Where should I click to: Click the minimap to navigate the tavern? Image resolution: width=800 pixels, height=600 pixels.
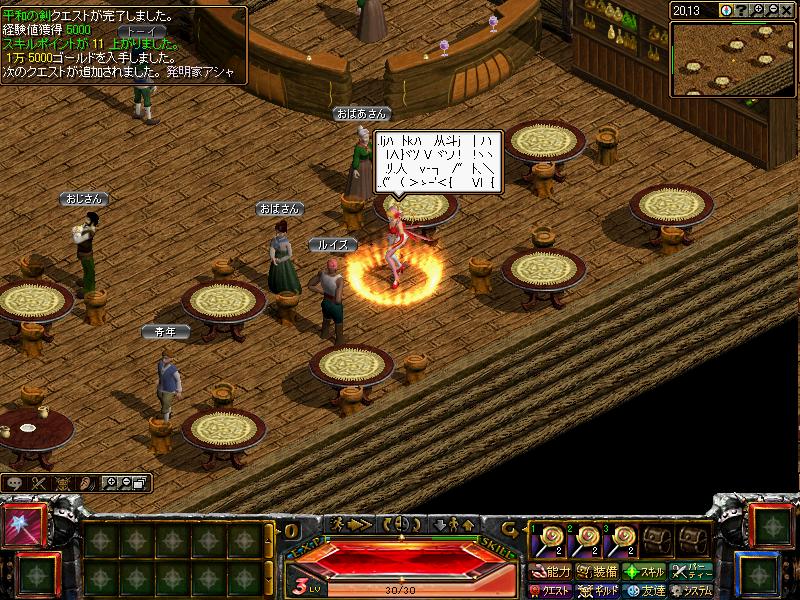click(735, 58)
